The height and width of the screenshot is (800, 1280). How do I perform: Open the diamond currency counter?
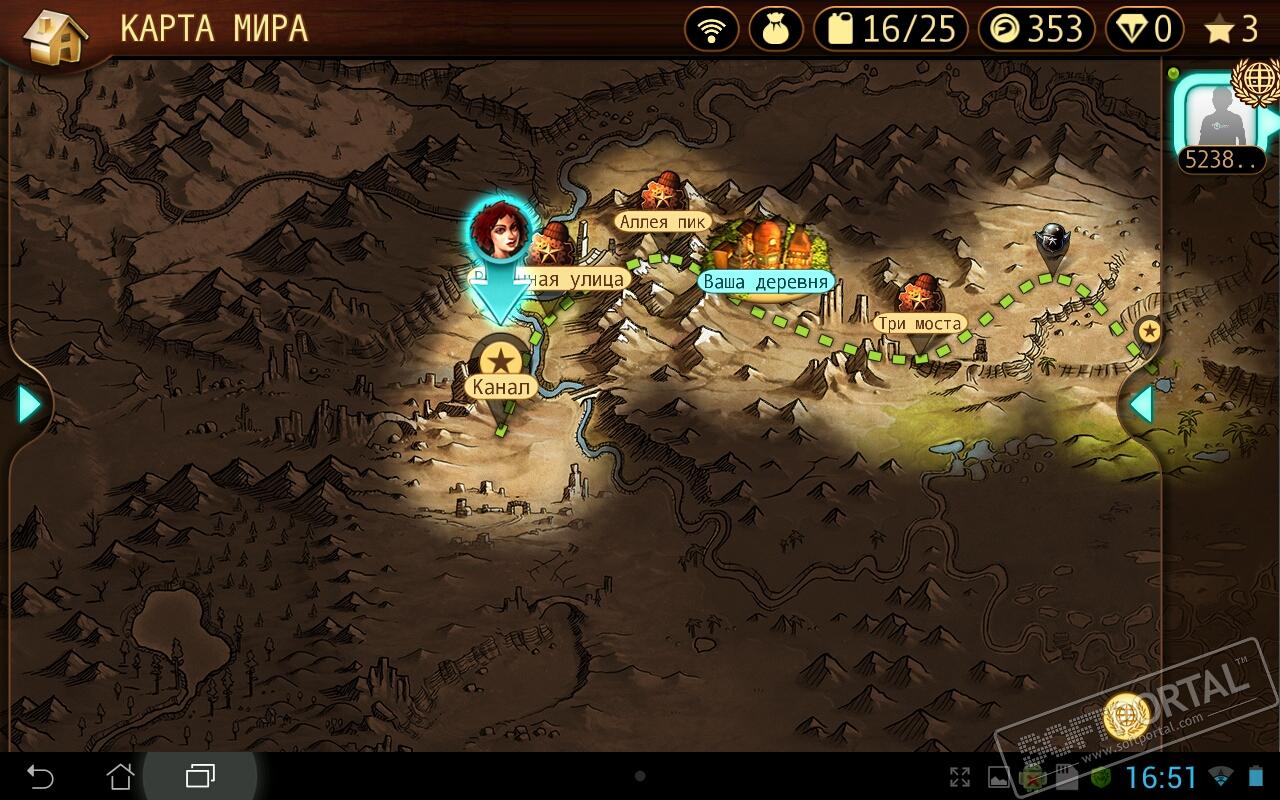[x=1143, y=30]
